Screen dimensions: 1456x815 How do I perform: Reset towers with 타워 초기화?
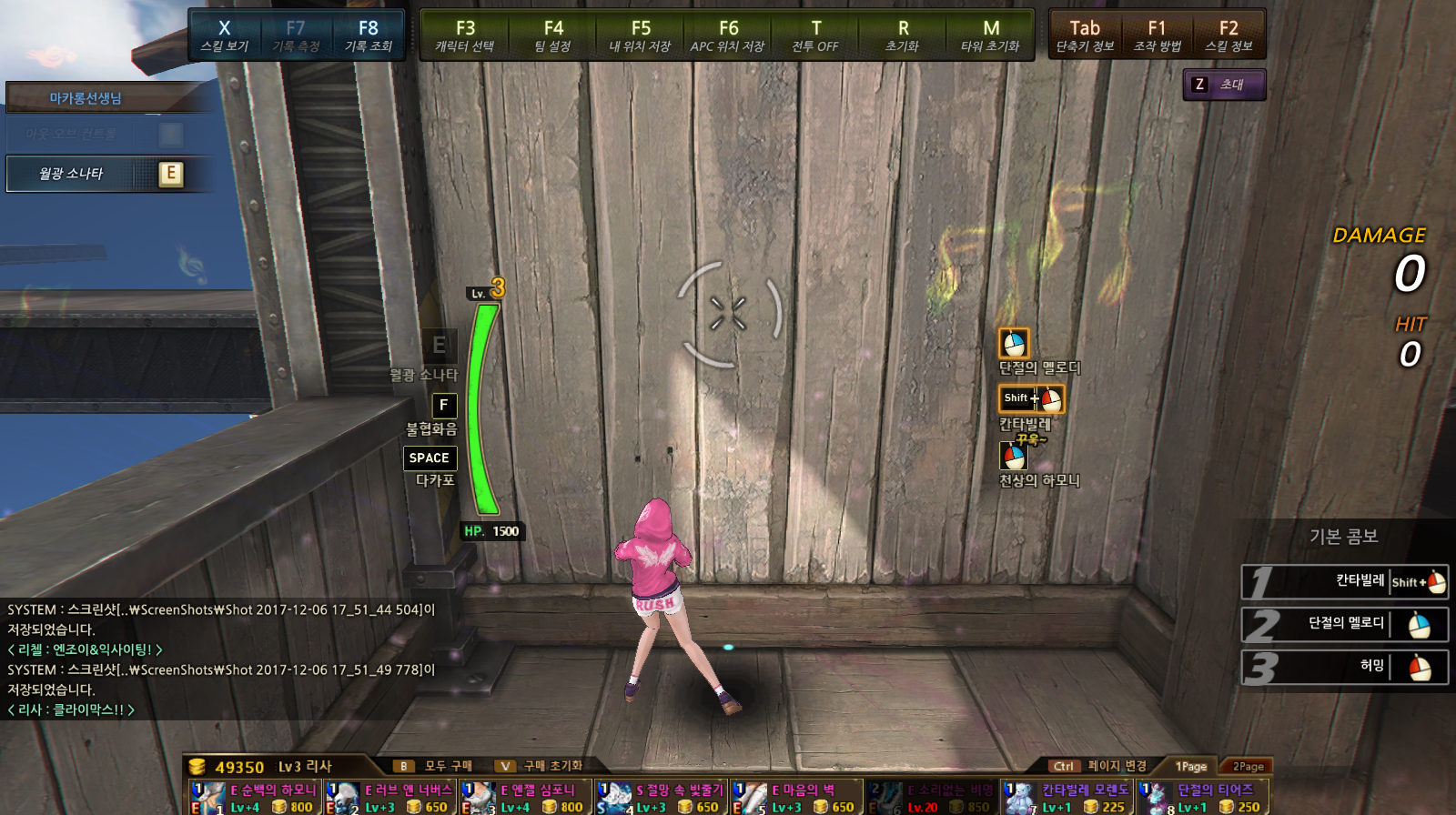point(990,35)
